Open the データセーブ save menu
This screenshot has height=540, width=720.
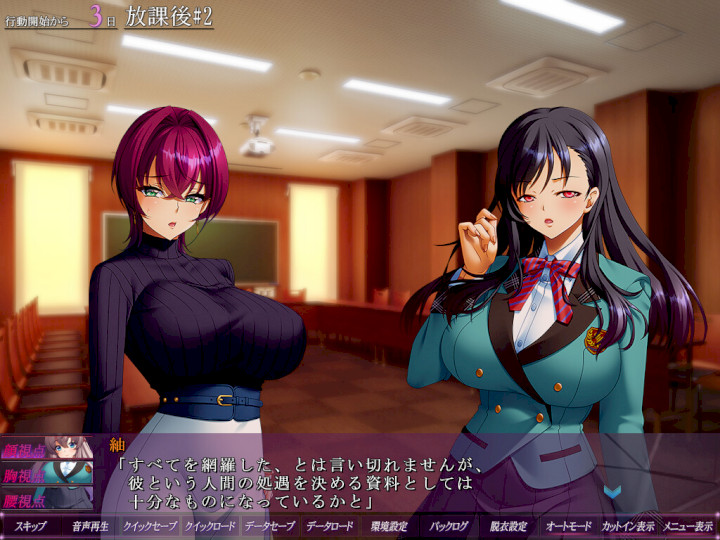270,526
